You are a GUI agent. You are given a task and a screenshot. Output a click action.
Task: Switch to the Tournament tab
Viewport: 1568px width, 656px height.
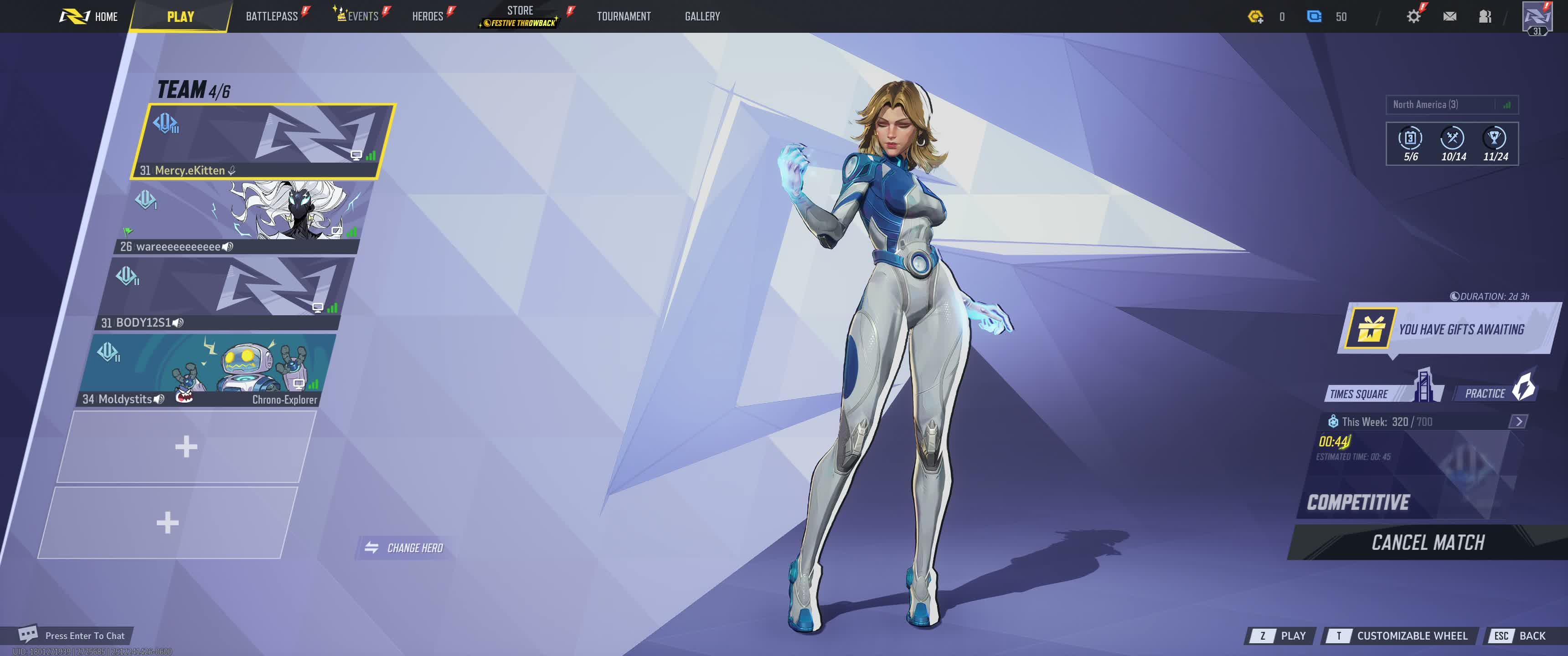coord(623,16)
